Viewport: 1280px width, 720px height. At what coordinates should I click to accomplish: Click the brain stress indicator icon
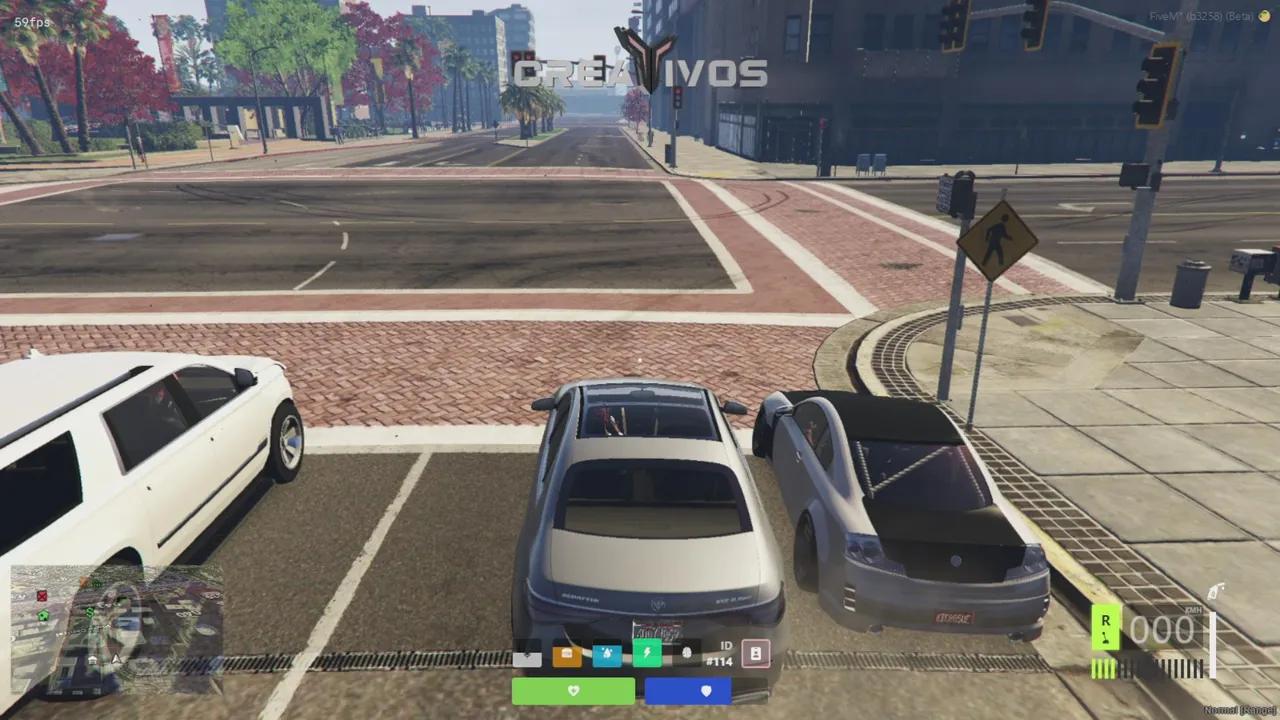click(687, 655)
